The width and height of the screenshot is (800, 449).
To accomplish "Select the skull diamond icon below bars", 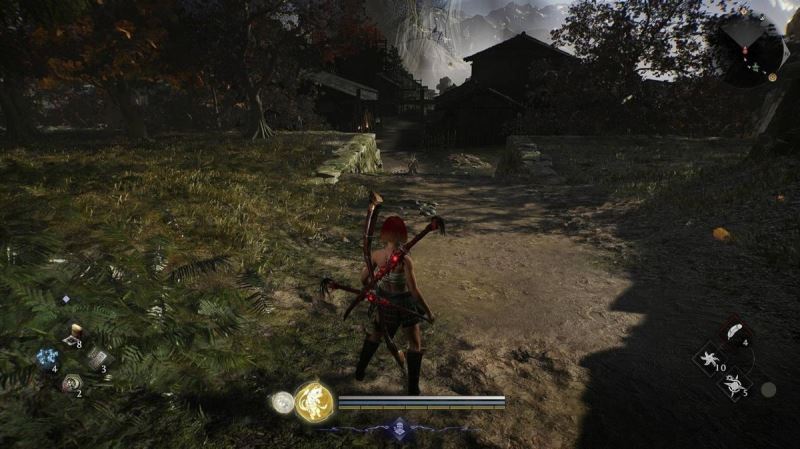I will coord(400,429).
